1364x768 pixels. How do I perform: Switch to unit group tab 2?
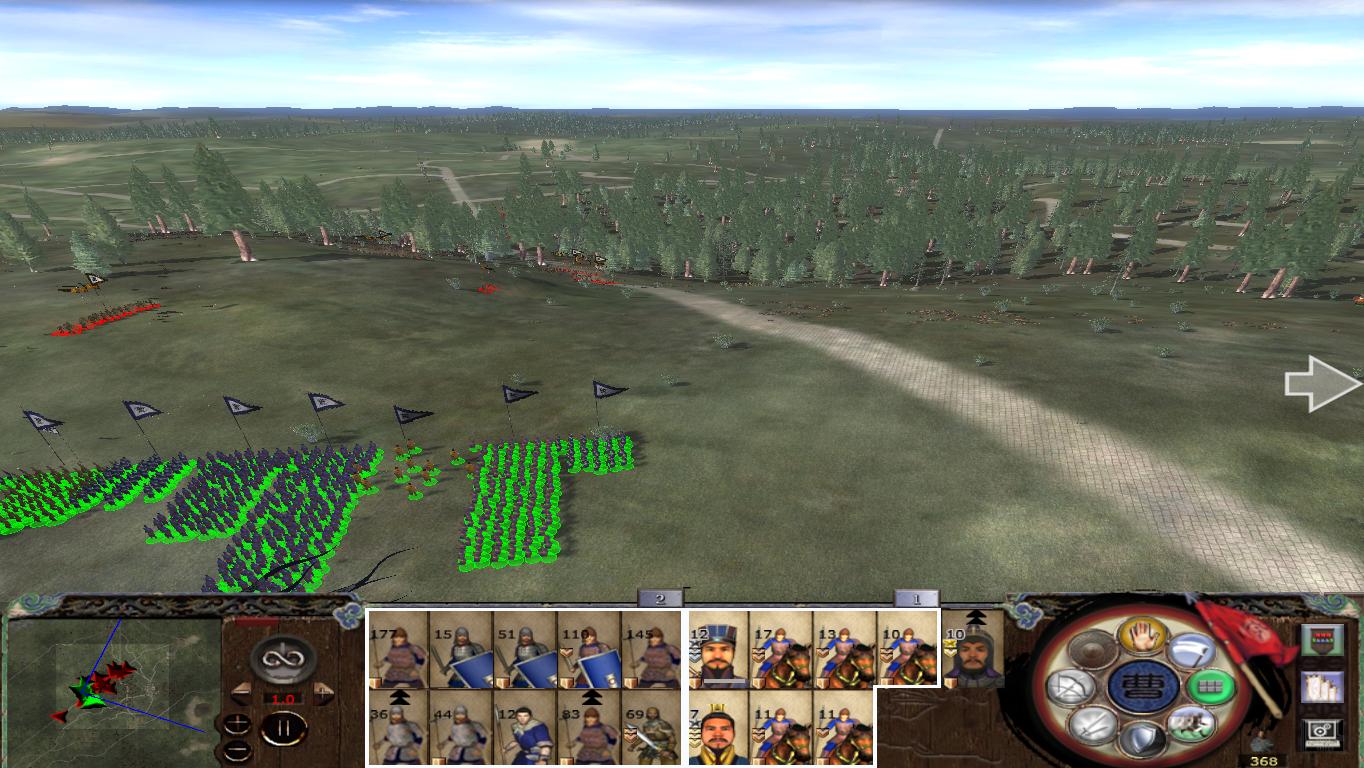point(659,599)
